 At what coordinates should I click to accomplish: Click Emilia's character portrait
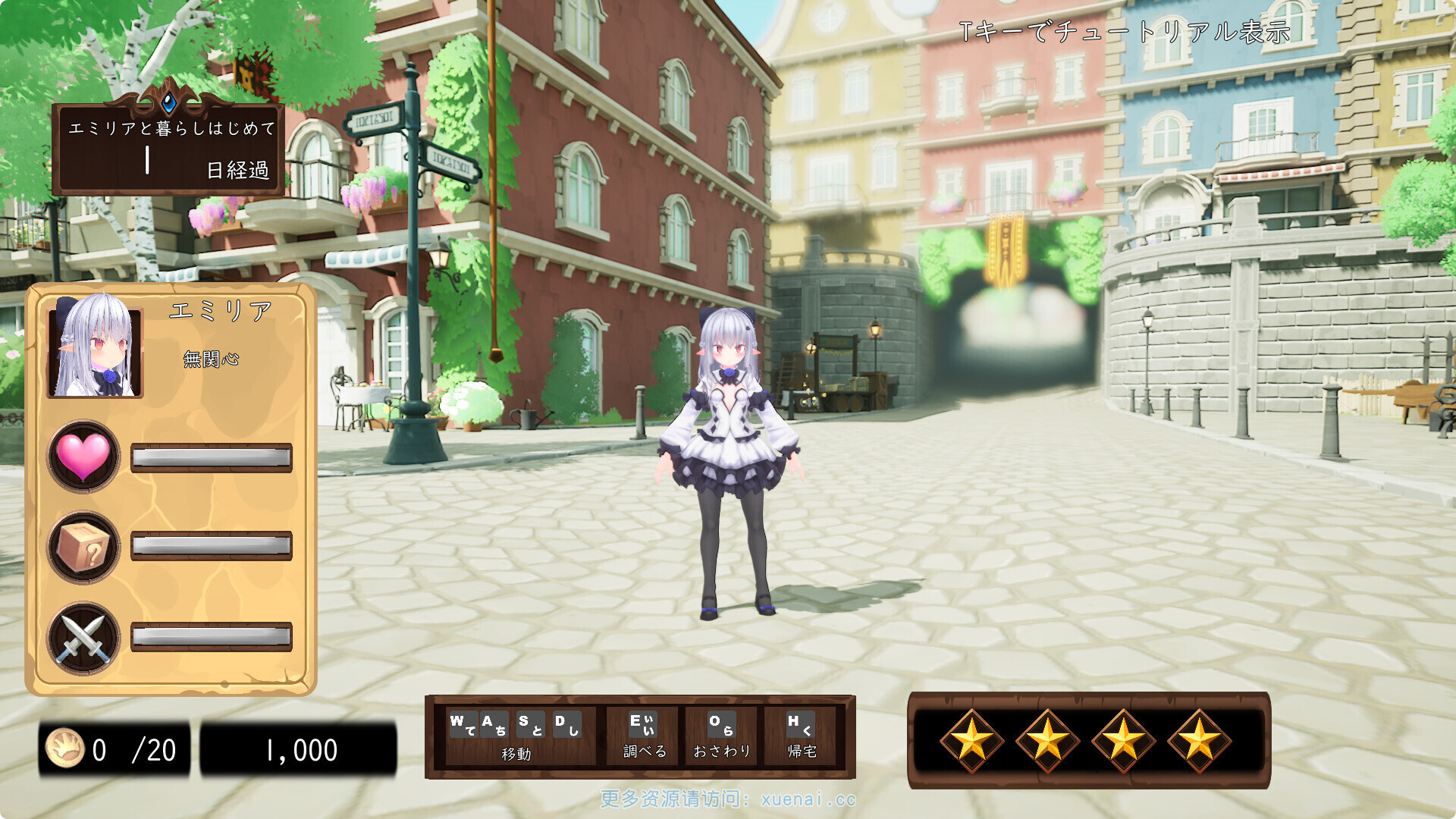pyautogui.click(x=96, y=347)
